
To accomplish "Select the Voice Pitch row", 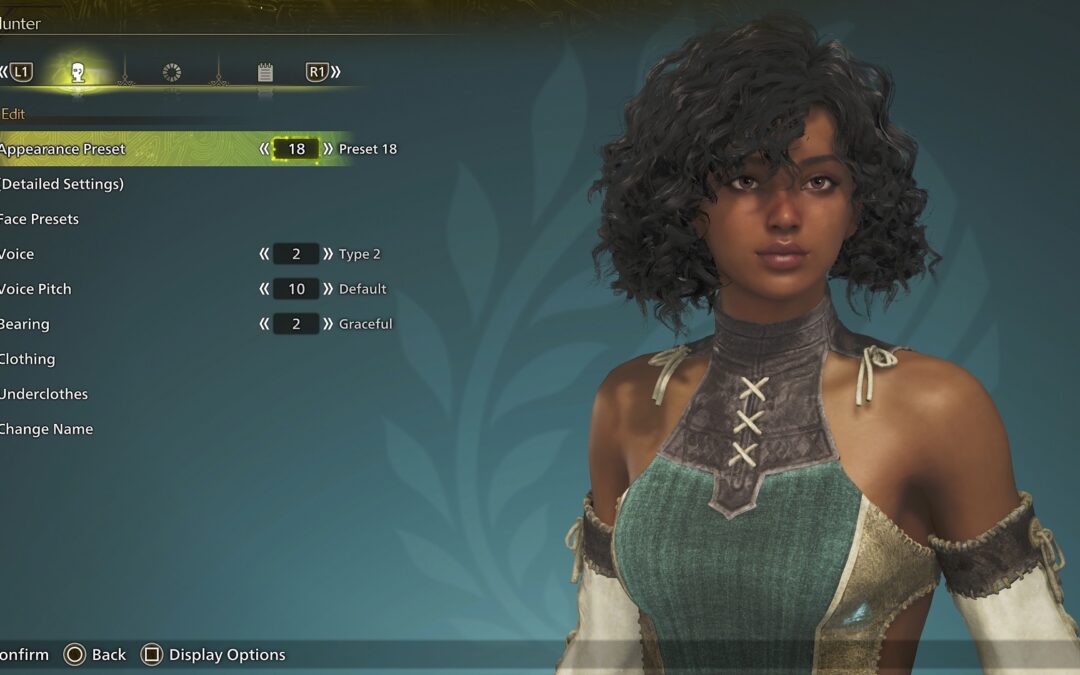I will [36, 289].
